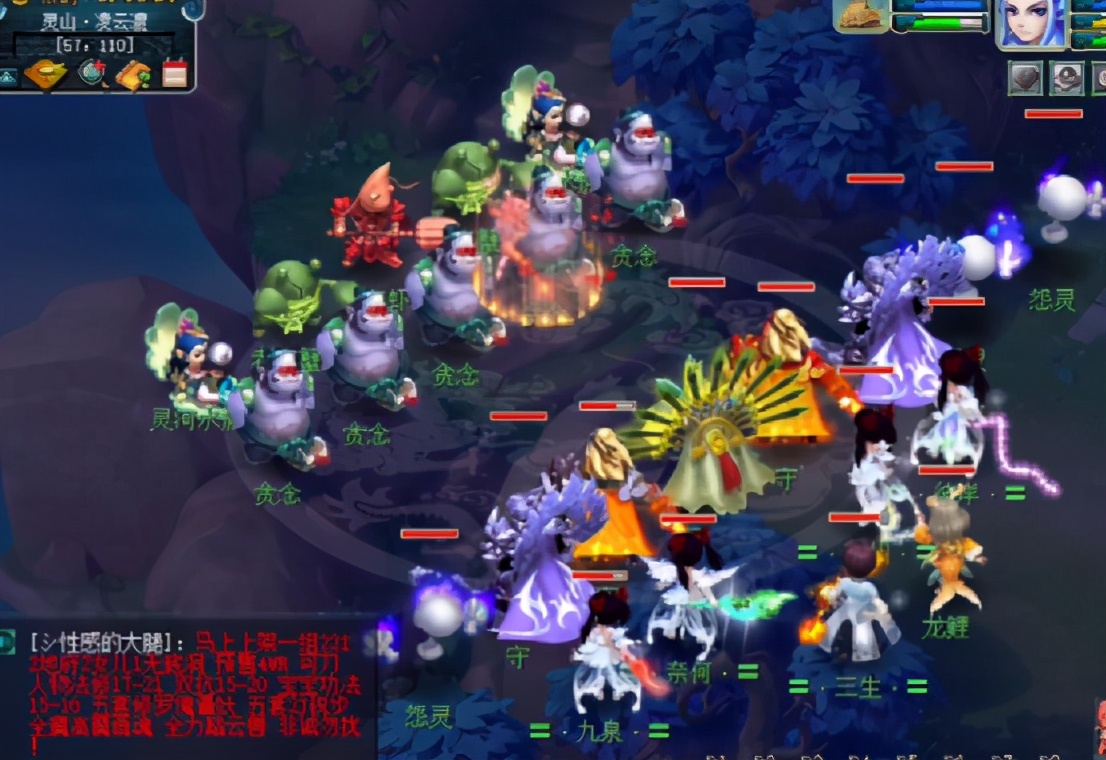Open the orange scroll map icon

point(133,75)
